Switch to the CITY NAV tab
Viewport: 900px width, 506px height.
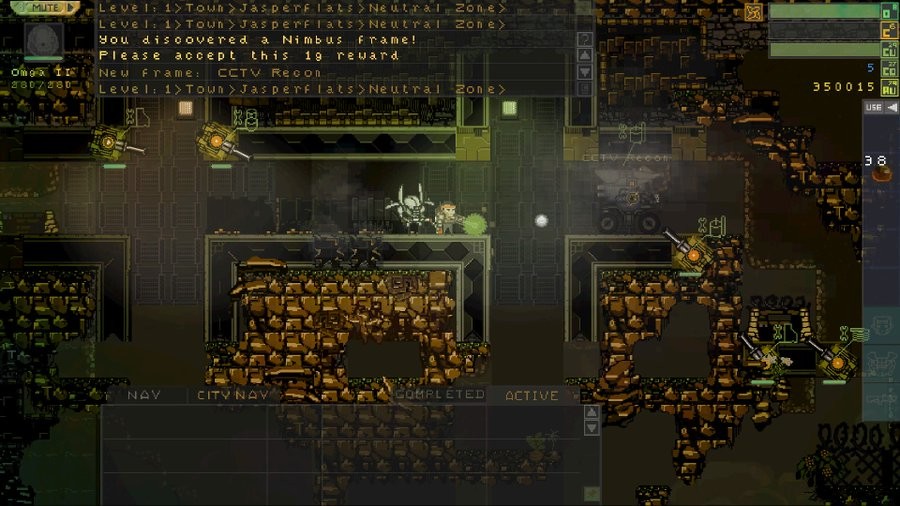coord(233,395)
